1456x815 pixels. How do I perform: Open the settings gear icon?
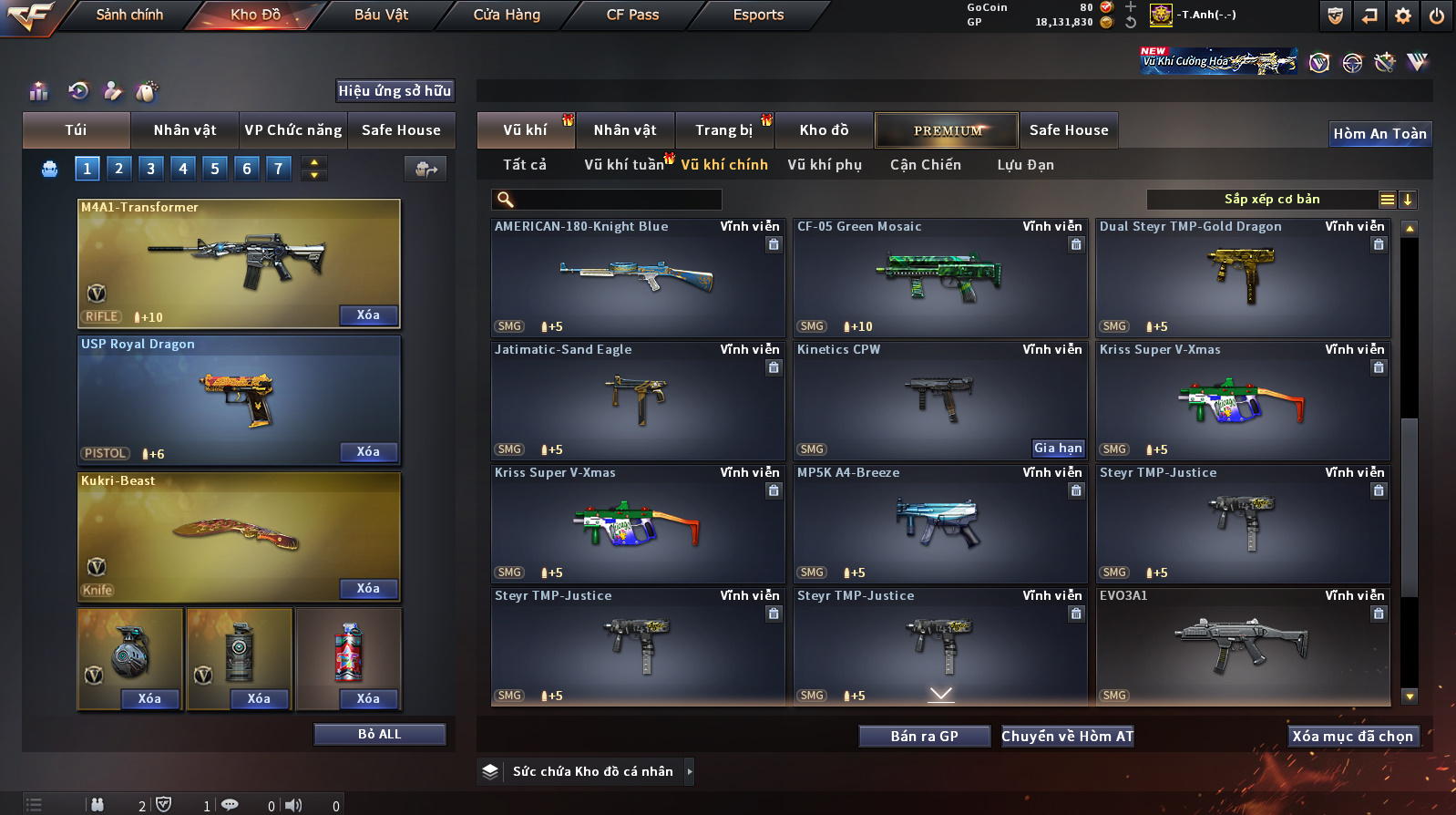(1403, 15)
